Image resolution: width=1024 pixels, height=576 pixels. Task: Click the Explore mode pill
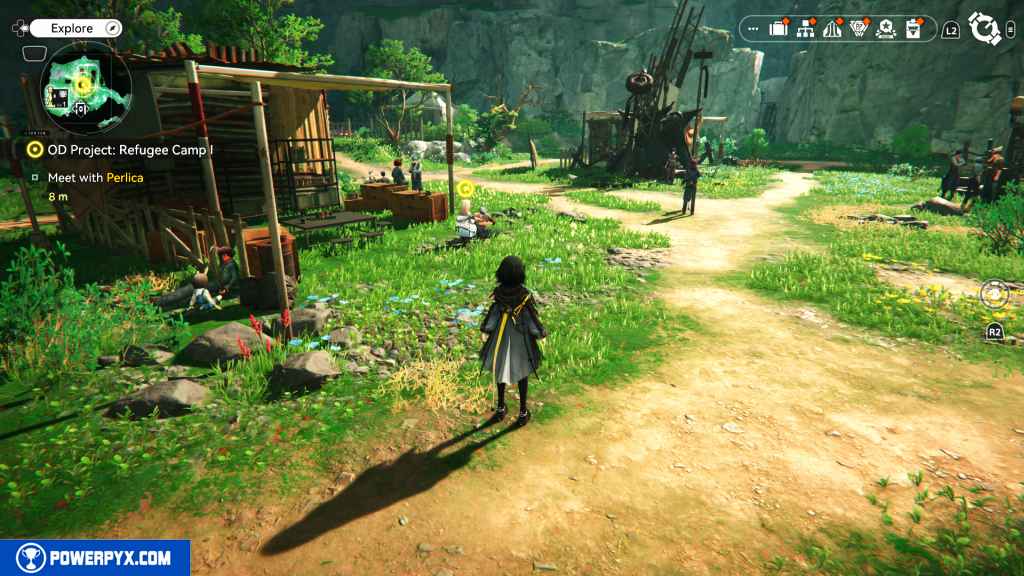tap(72, 29)
